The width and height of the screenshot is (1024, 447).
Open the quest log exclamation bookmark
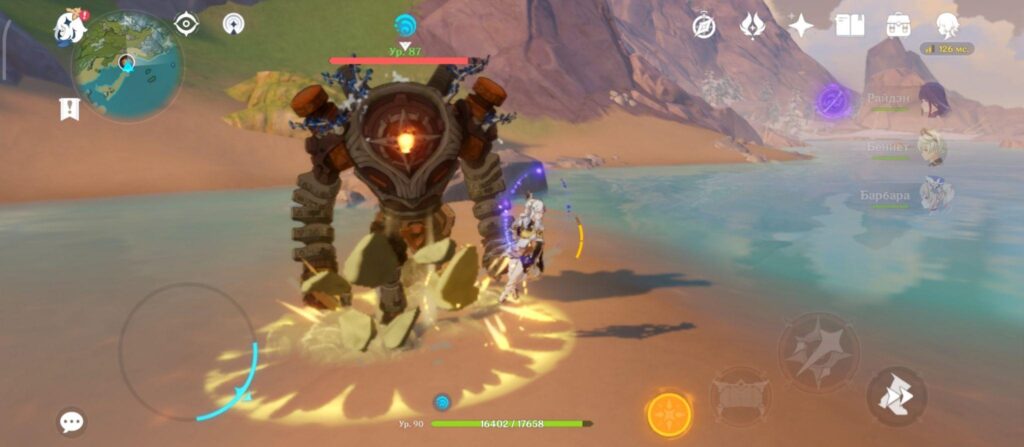point(69,109)
